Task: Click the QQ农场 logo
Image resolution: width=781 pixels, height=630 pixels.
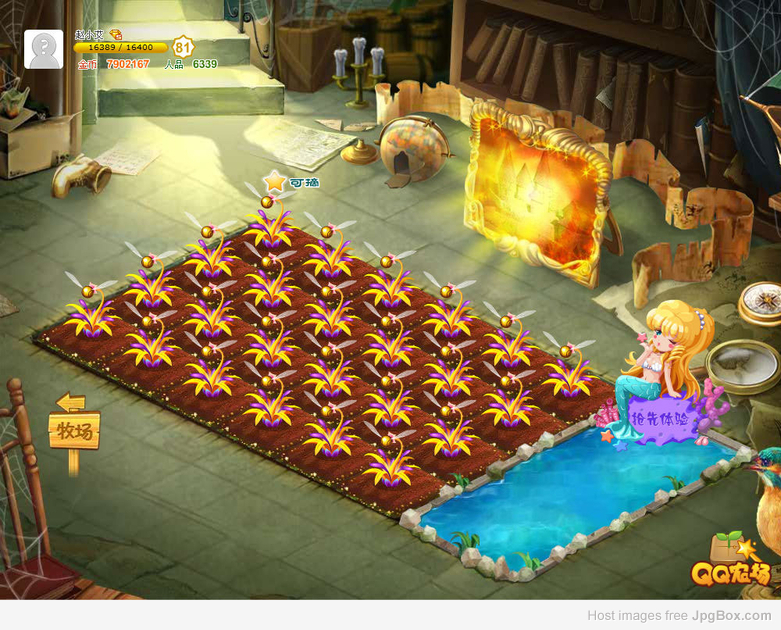Action: click(730, 574)
